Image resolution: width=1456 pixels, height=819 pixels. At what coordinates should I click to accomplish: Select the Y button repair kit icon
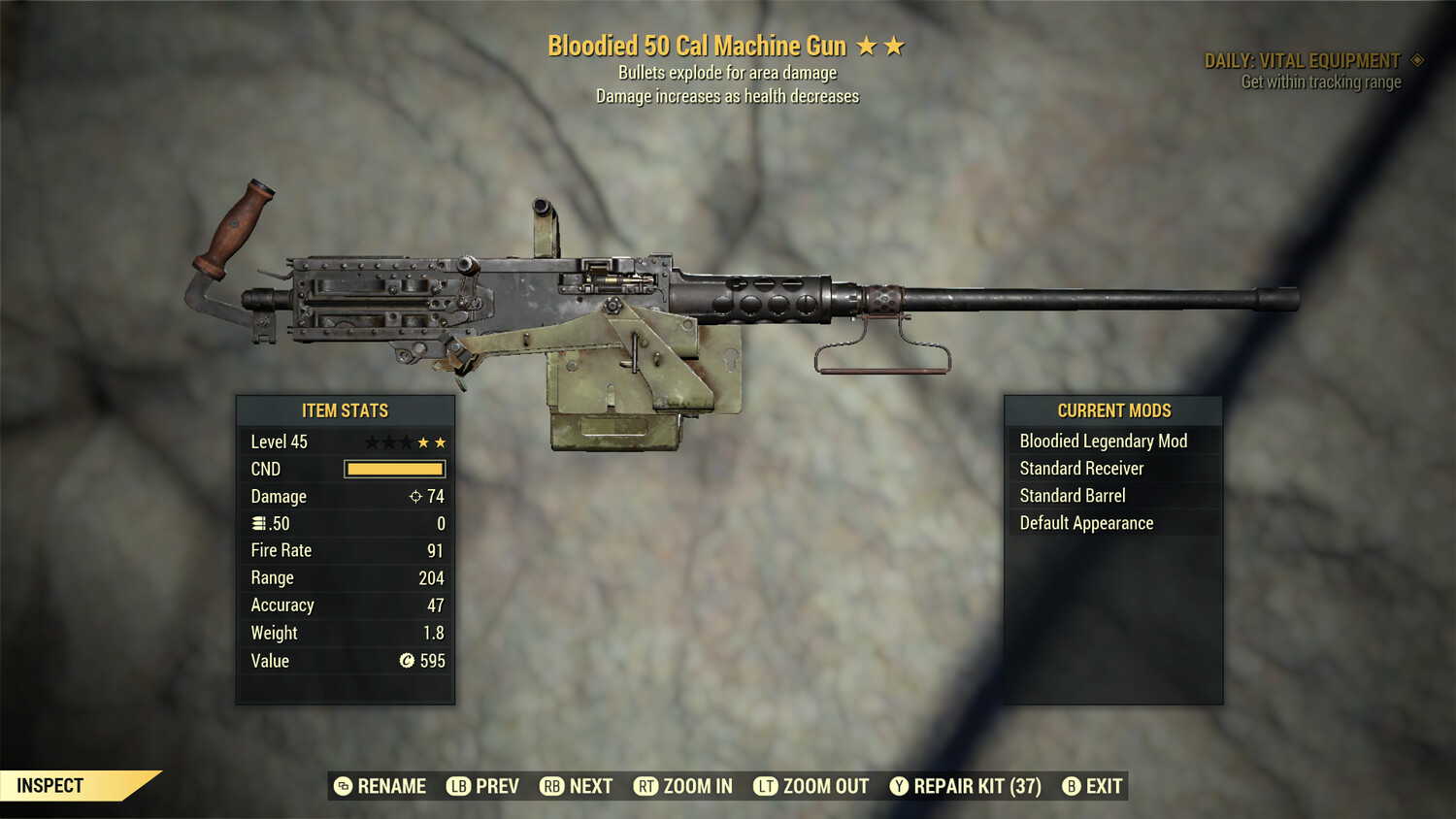[x=898, y=786]
